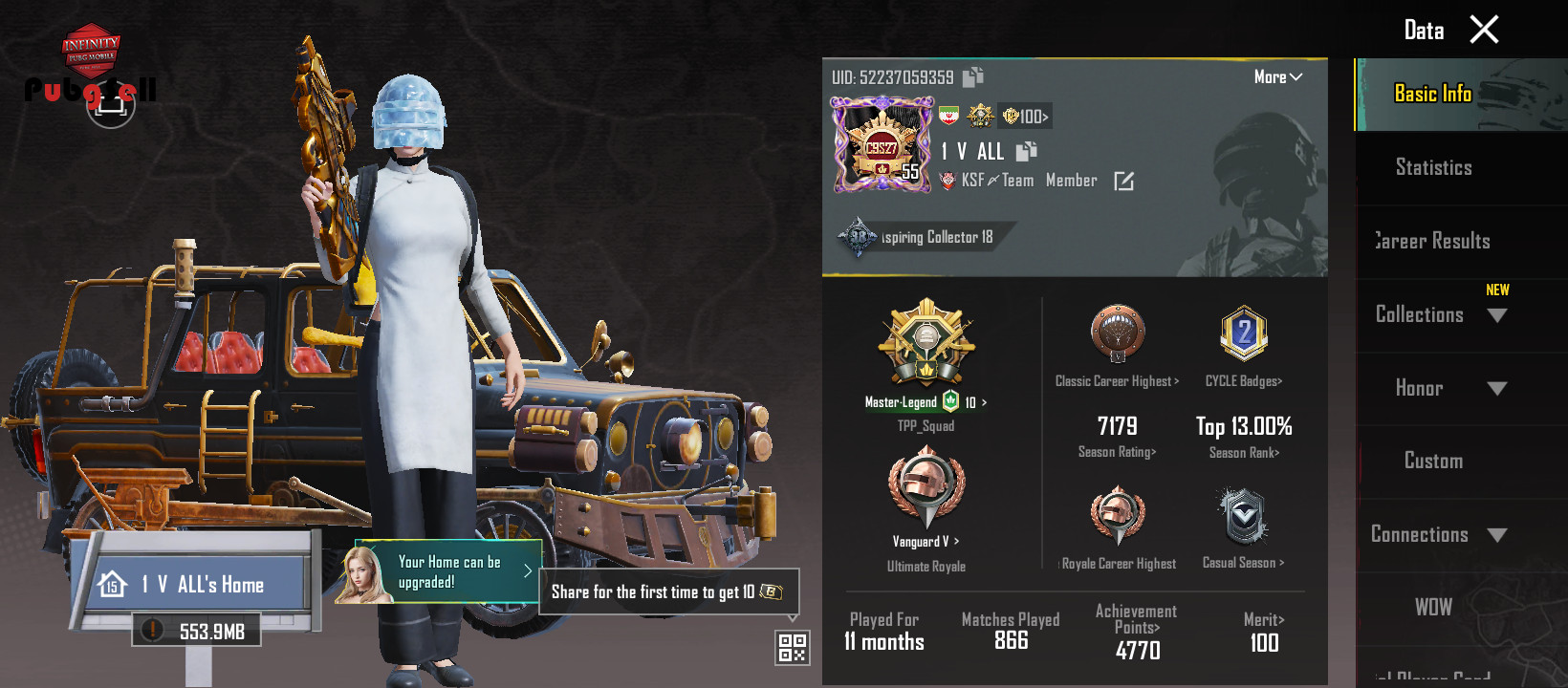This screenshot has width=1568, height=688.
Task: View the Master-Legend tier badge
Action: point(926,346)
